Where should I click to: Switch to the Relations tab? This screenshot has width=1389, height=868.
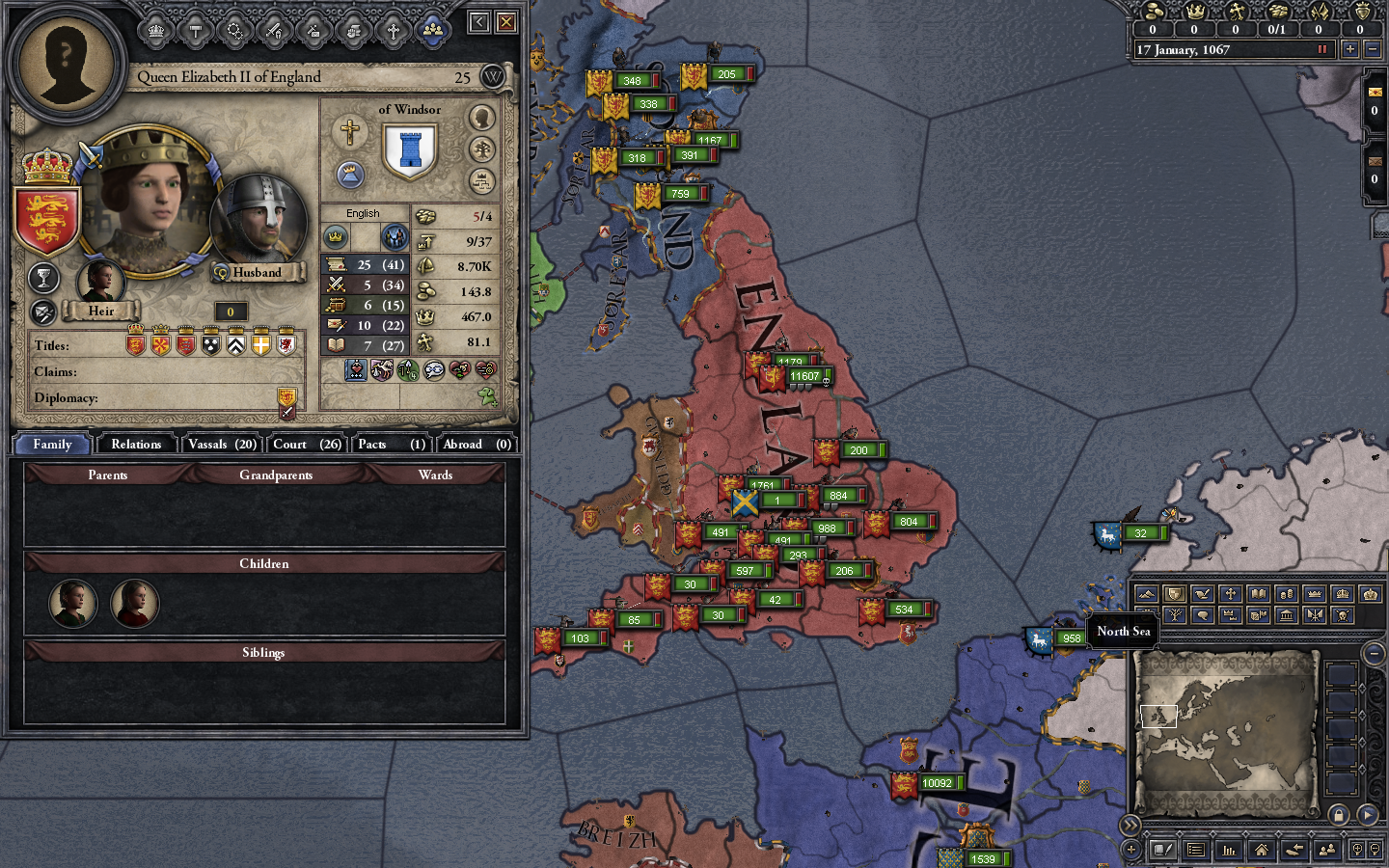[136, 444]
